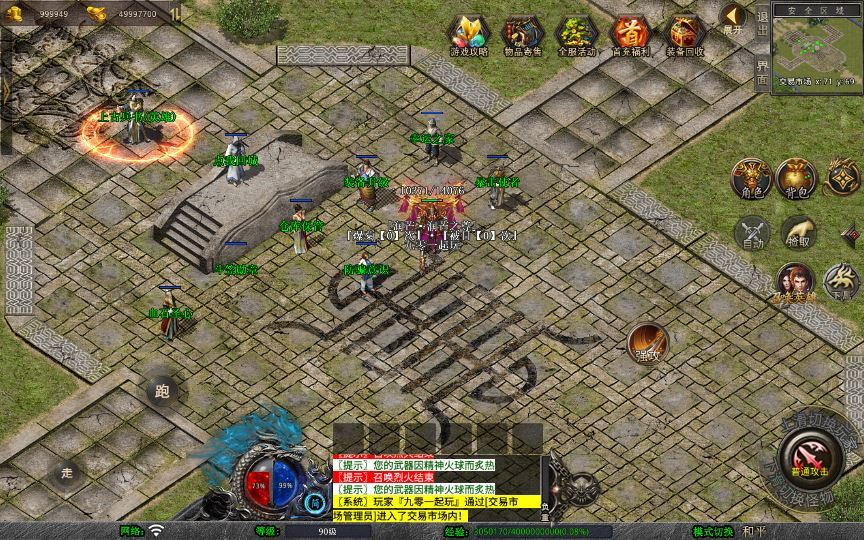The width and height of the screenshot is (864, 540).
Task: Open the 全服活动 server events icon
Action: pos(577,35)
